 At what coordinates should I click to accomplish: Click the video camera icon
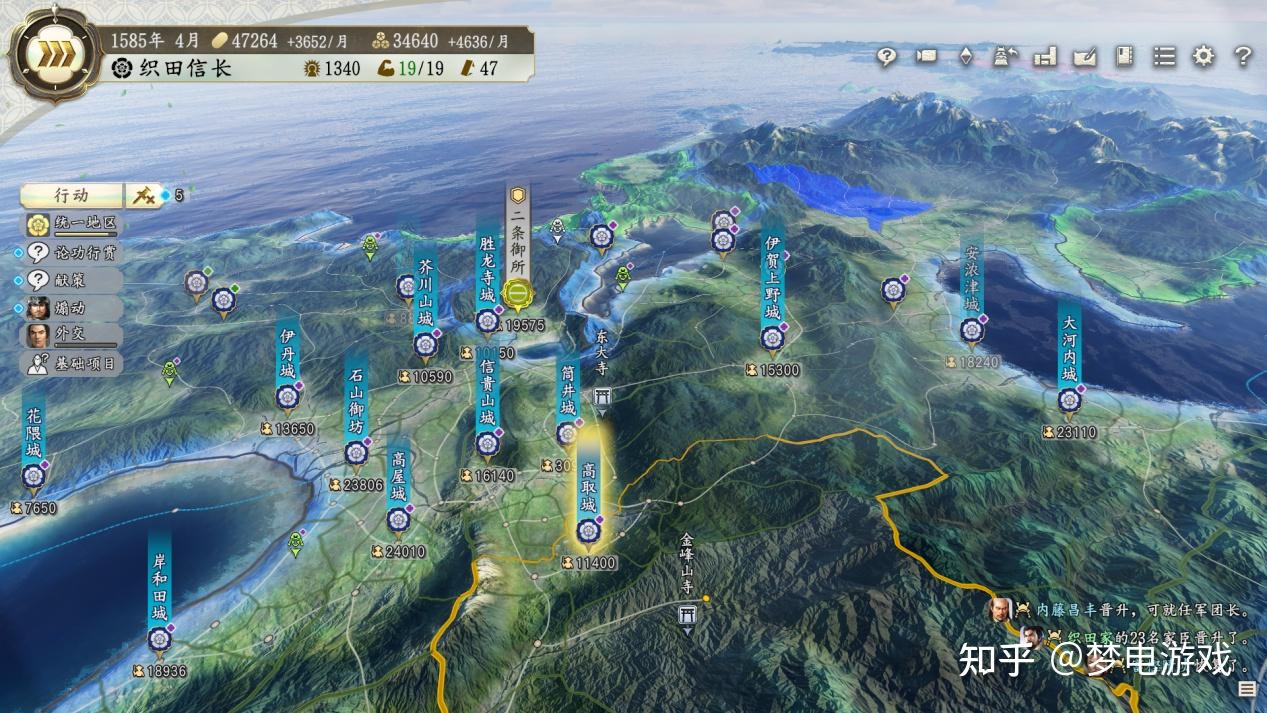[x=926, y=56]
